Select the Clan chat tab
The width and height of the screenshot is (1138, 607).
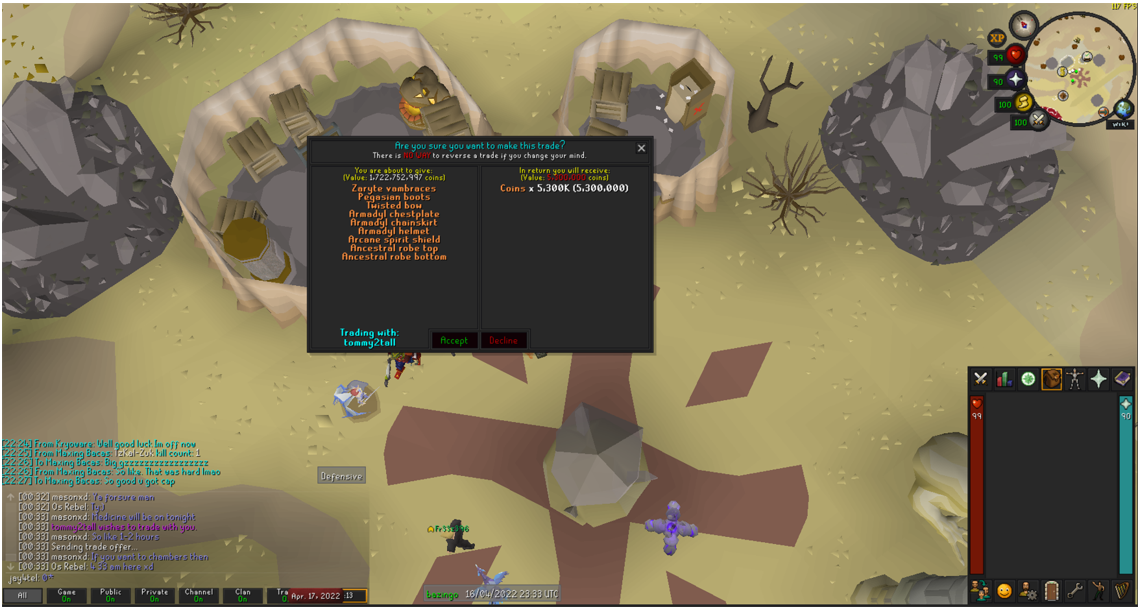coord(242,595)
